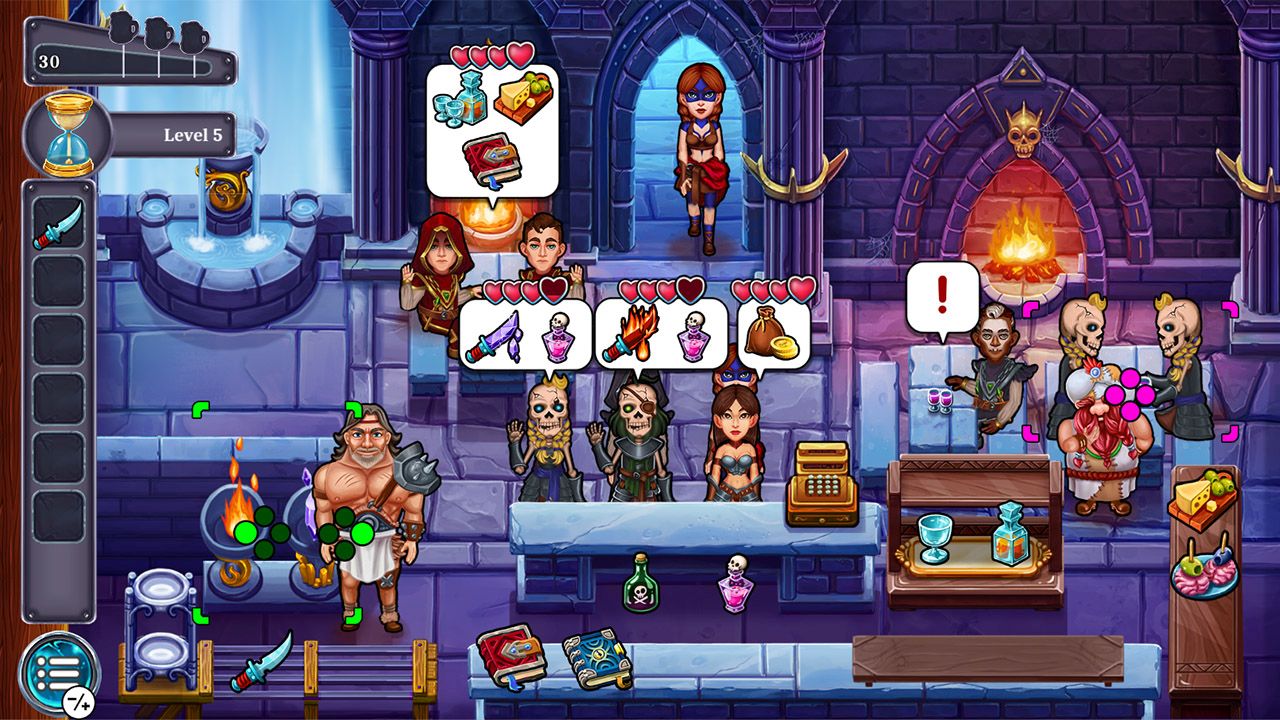Select the money bag payment icon
The height and width of the screenshot is (720, 1280).
coord(764,330)
